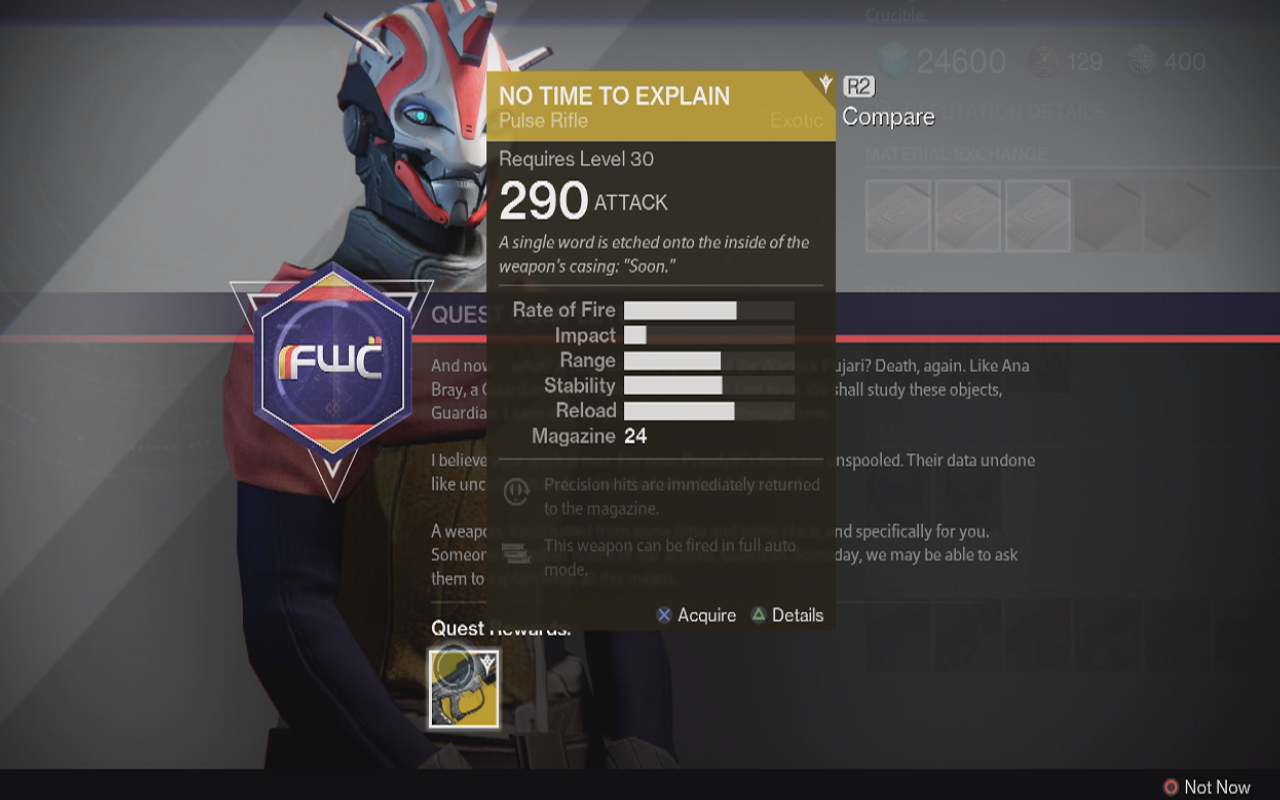Select the No Time to Explain quest reward
1280x800 pixels.
point(464,687)
